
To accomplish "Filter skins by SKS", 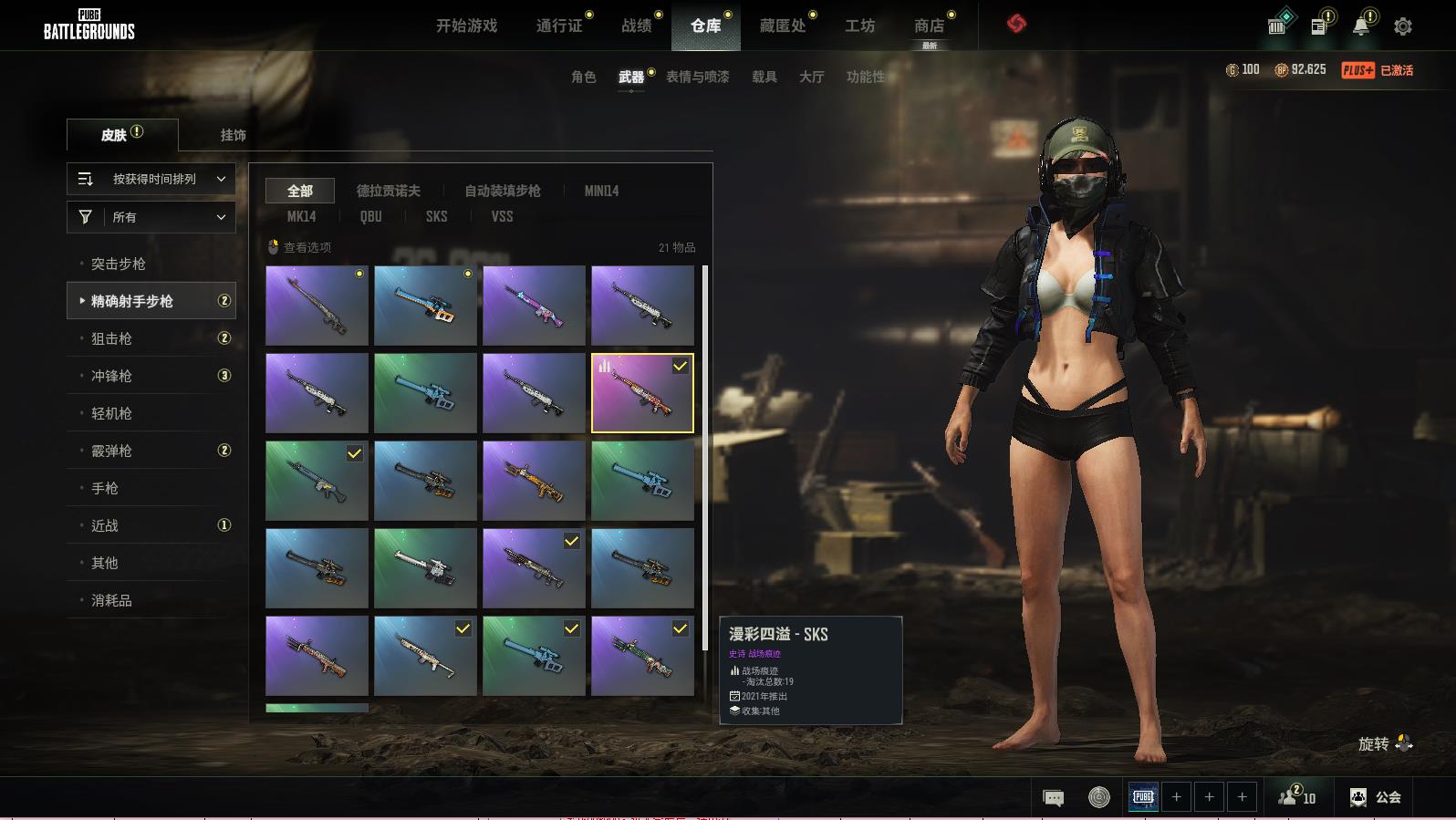I will (x=436, y=216).
